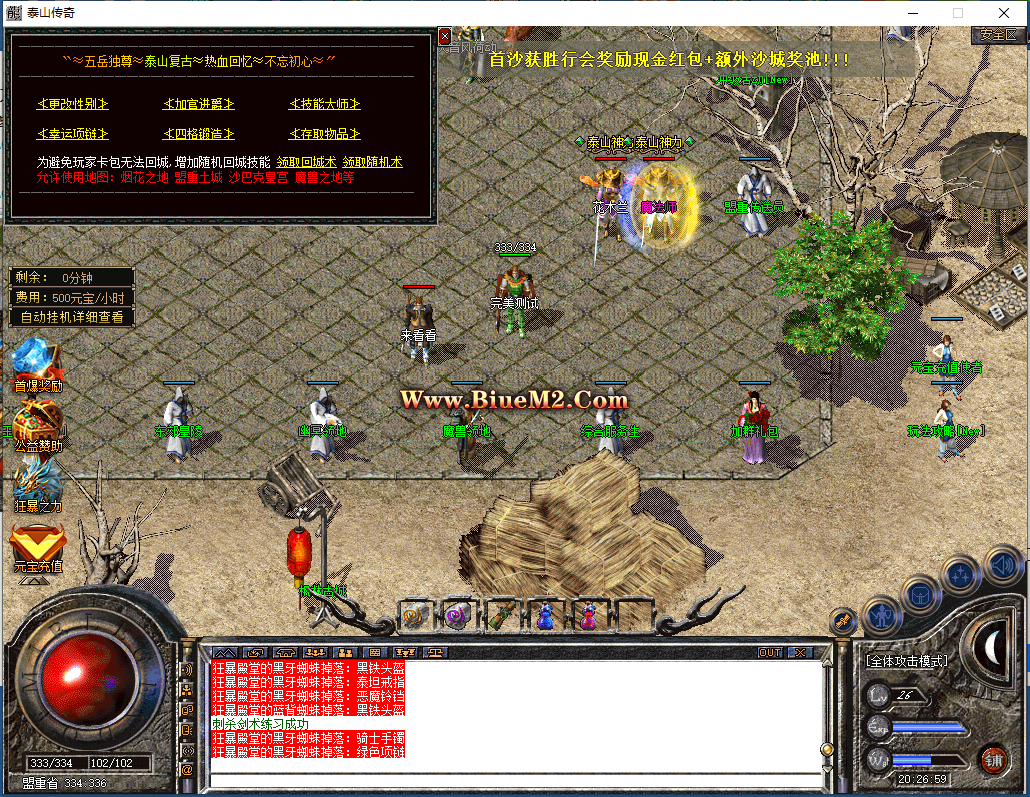The image size is (1030, 797).
Task: Open the 更改性别 option
Action: coord(73,104)
